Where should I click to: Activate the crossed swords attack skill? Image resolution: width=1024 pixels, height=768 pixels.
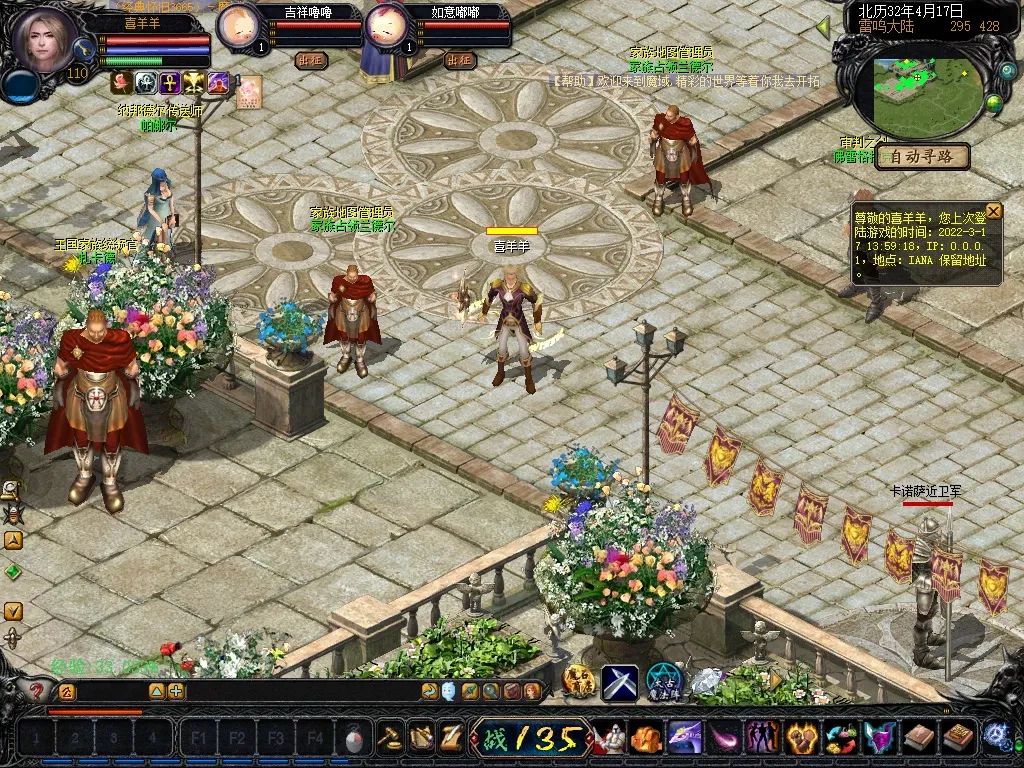[x=619, y=683]
